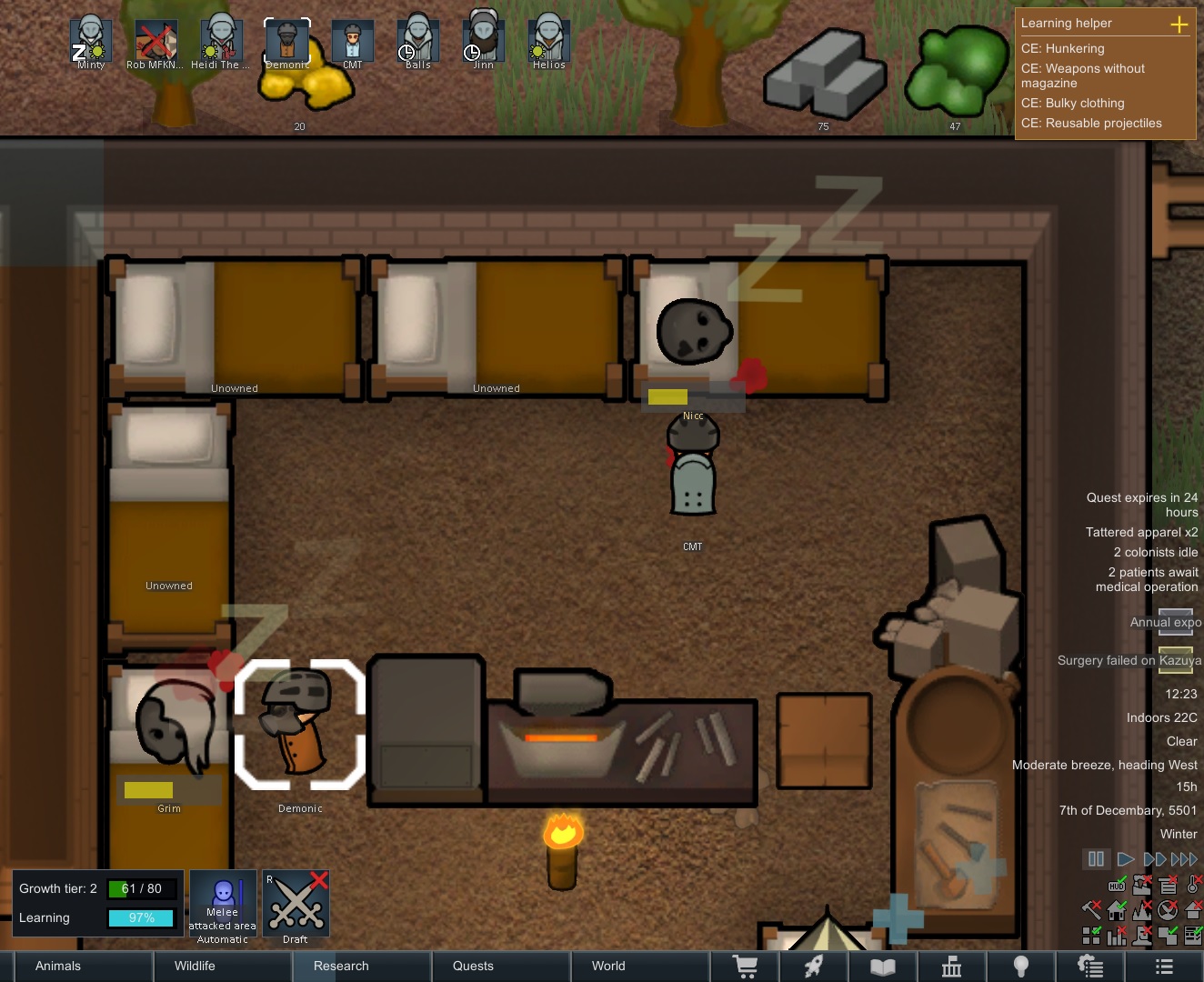Open the history book menu
1204x982 pixels.
[x=882, y=966]
